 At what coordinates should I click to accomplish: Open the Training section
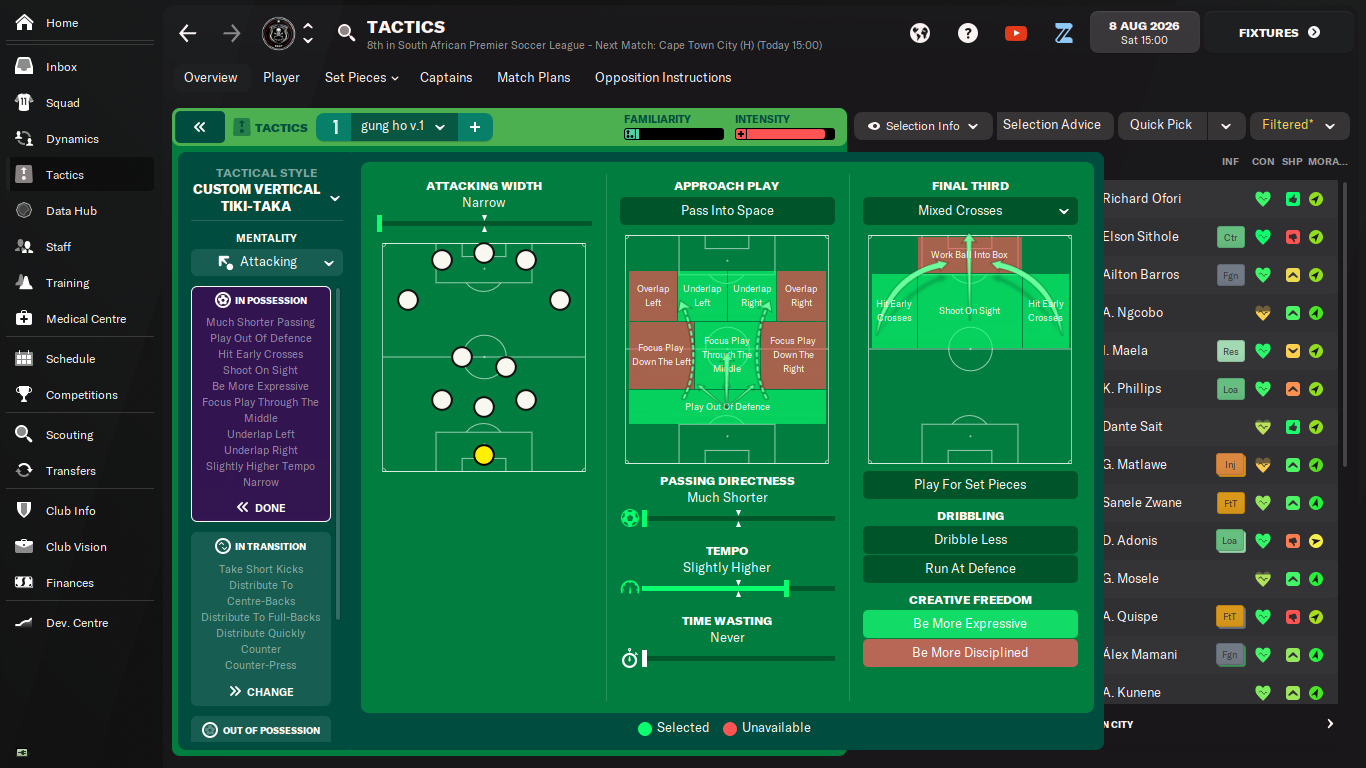point(67,283)
